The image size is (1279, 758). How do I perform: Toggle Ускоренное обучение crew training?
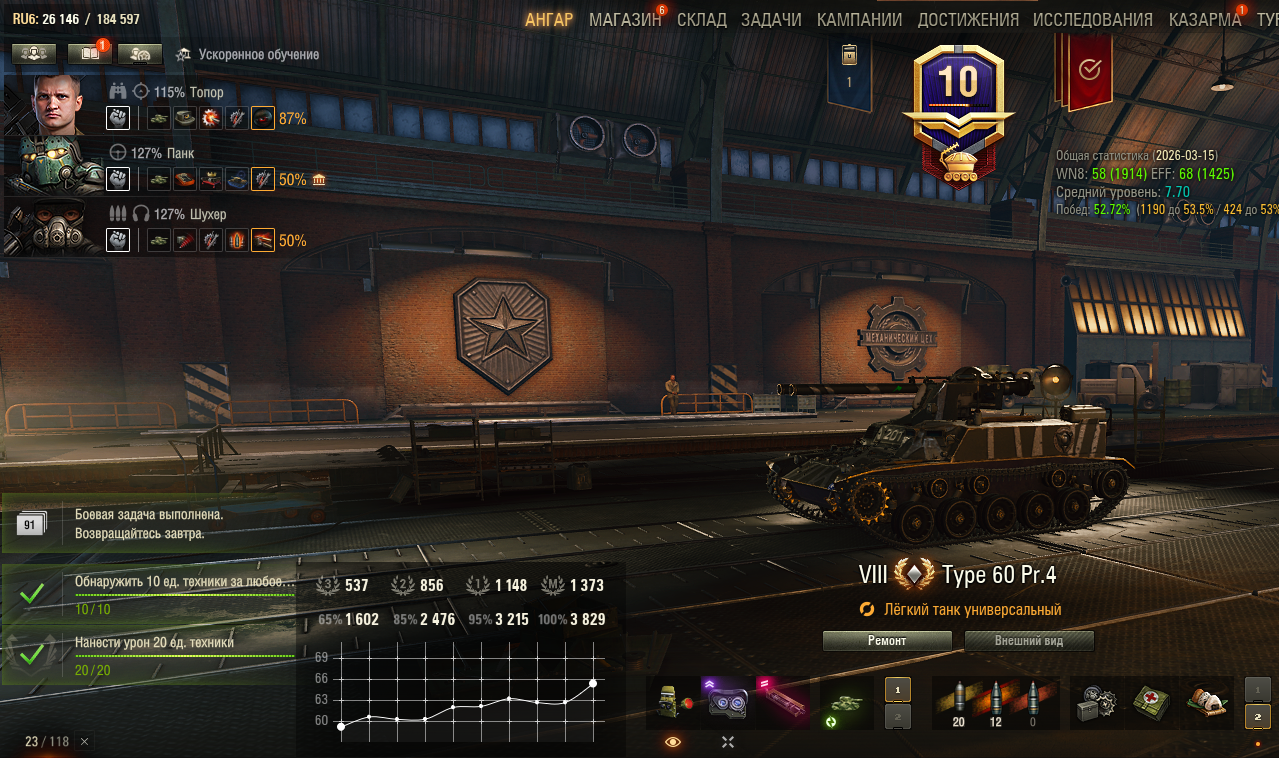tap(248, 55)
